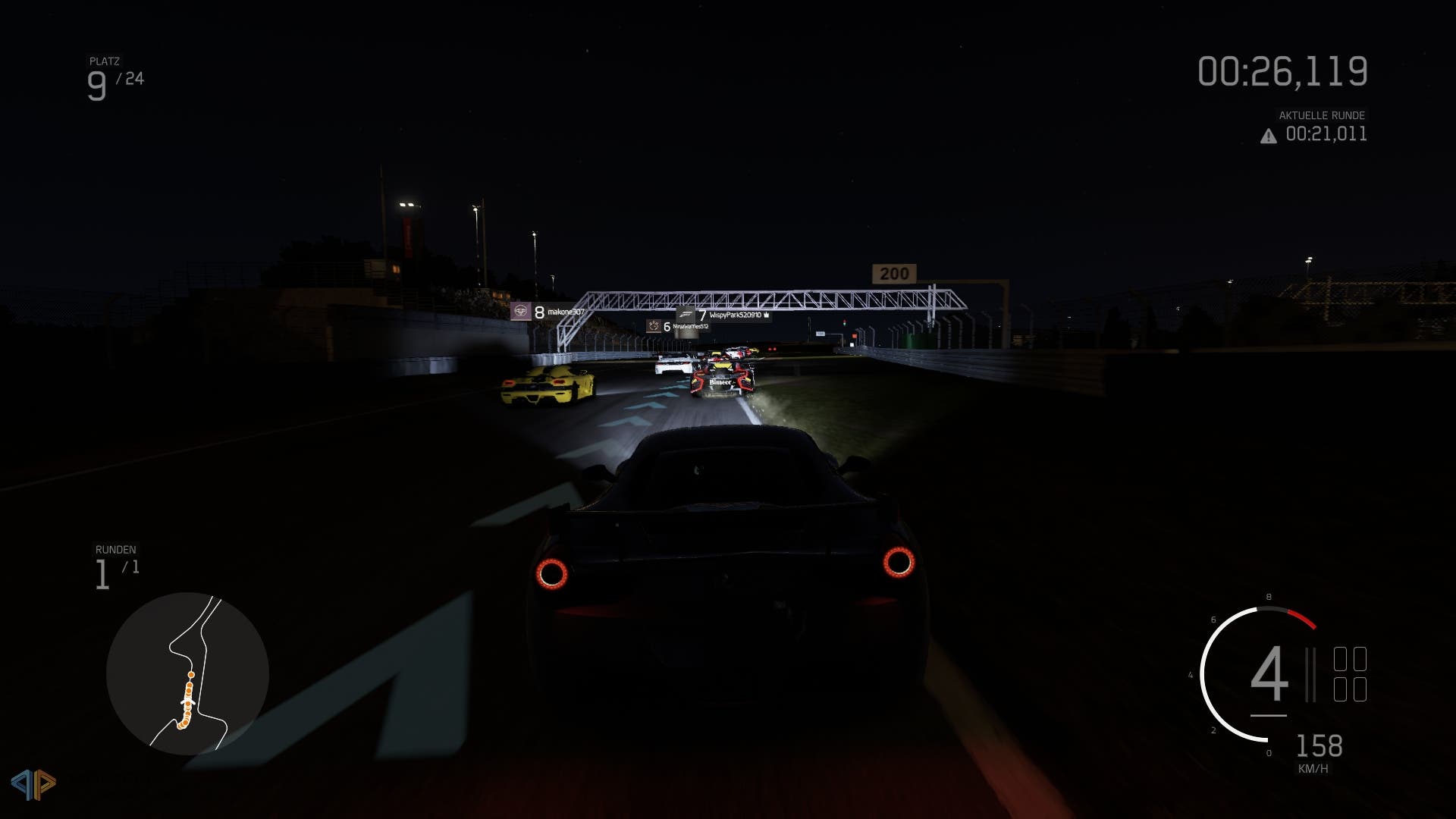Screen dimensions: 1456x819
Task: Select the makone307 player name tag
Action: pyautogui.click(x=548, y=312)
